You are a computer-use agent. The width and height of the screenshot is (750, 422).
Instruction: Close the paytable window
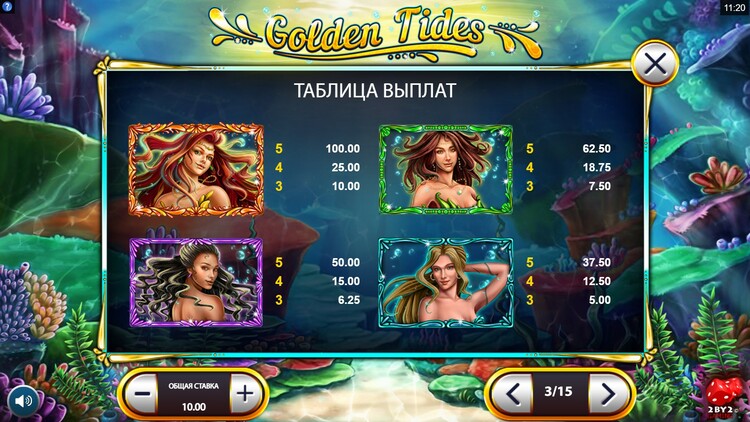point(655,66)
